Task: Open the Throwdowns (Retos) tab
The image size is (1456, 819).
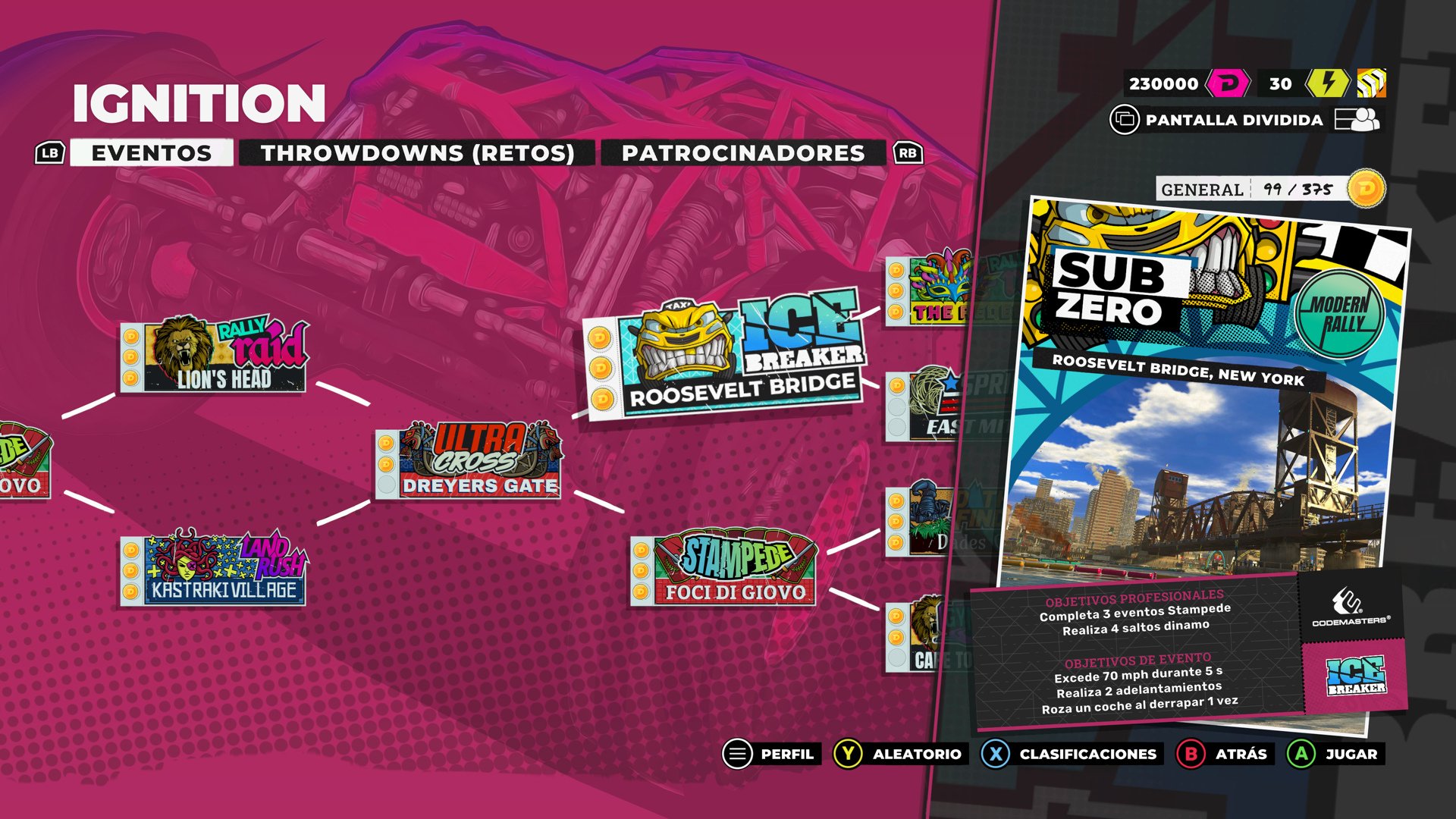Action: [x=417, y=153]
